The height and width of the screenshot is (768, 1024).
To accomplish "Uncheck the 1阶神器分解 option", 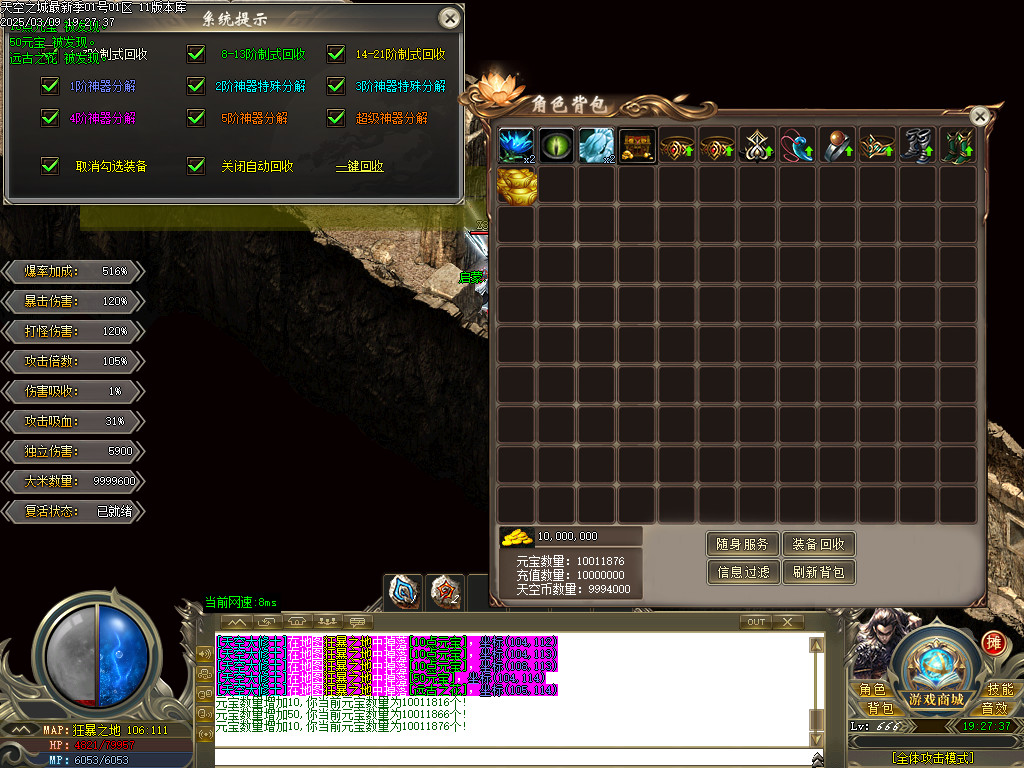I will click(50, 86).
